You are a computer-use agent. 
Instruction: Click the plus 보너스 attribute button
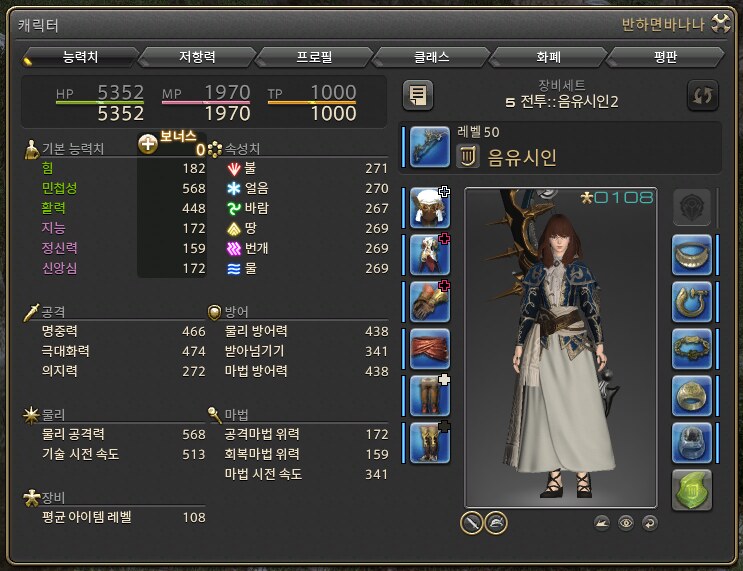[x=148, y=144]
